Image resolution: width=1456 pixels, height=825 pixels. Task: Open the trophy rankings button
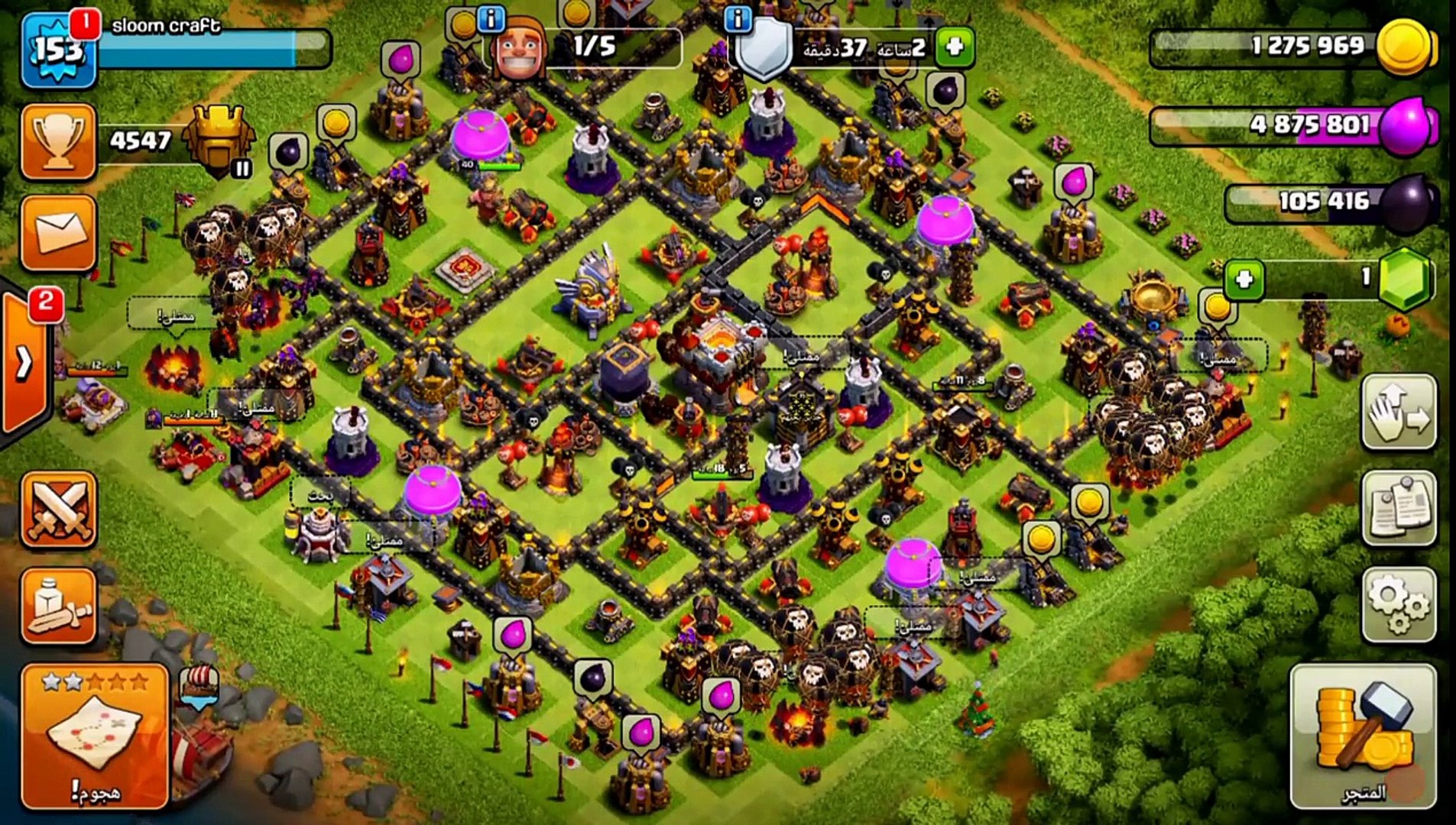point(59,142)
